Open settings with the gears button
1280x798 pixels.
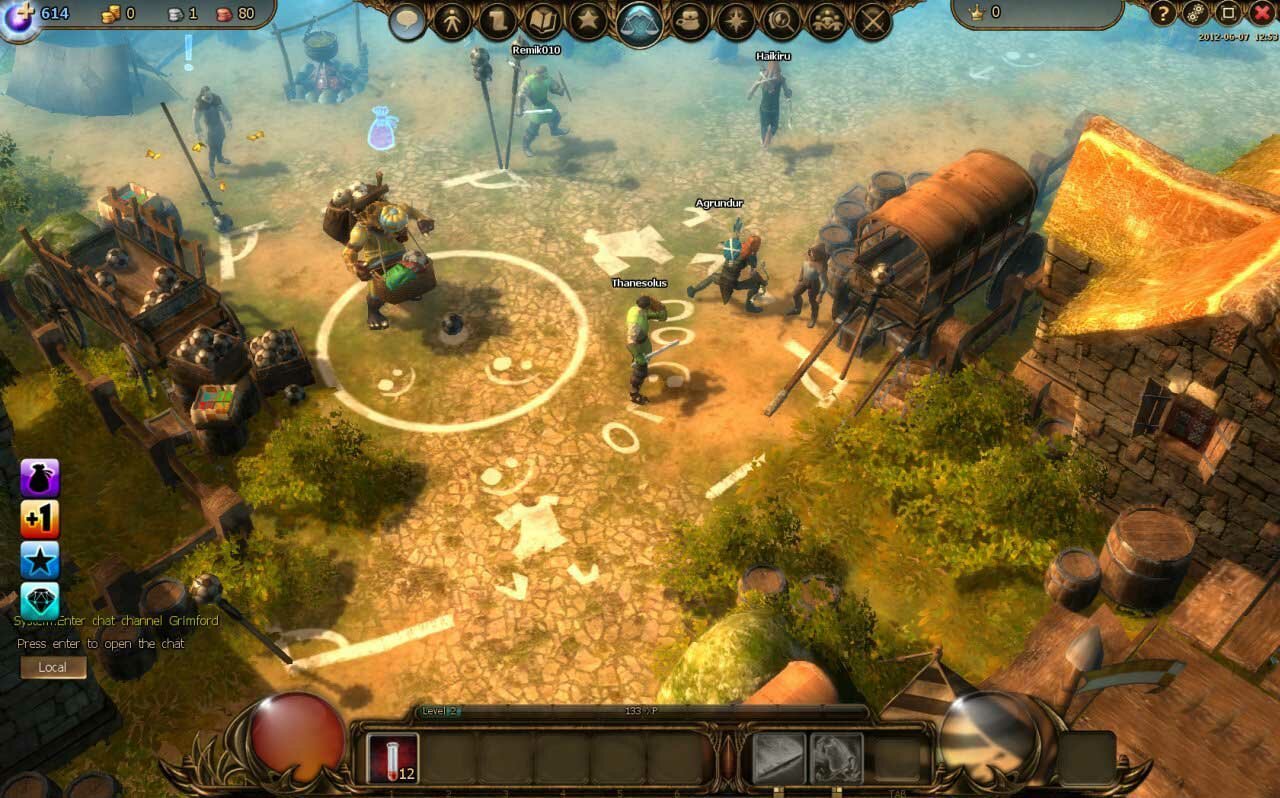point(1194,13)
